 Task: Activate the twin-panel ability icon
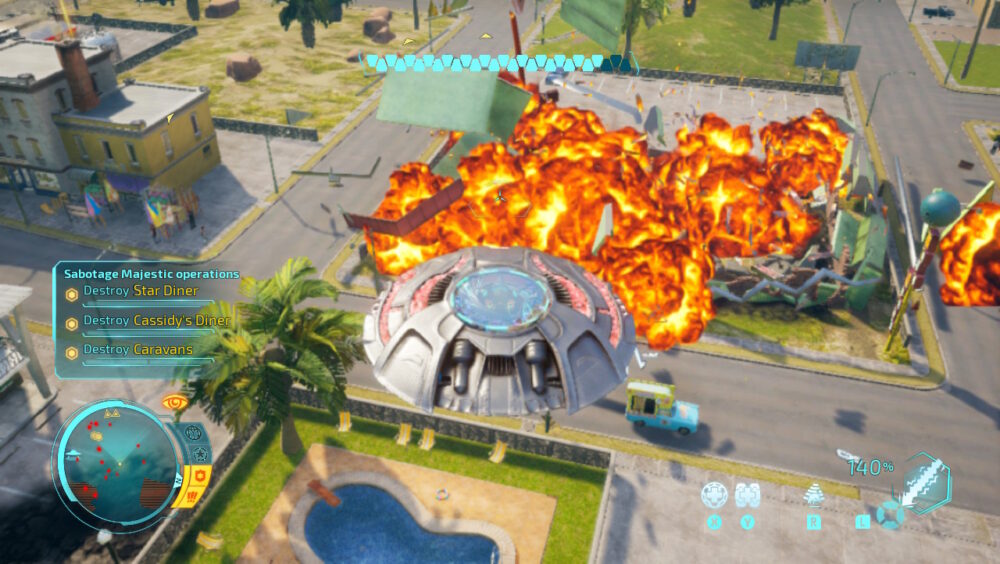746,495
